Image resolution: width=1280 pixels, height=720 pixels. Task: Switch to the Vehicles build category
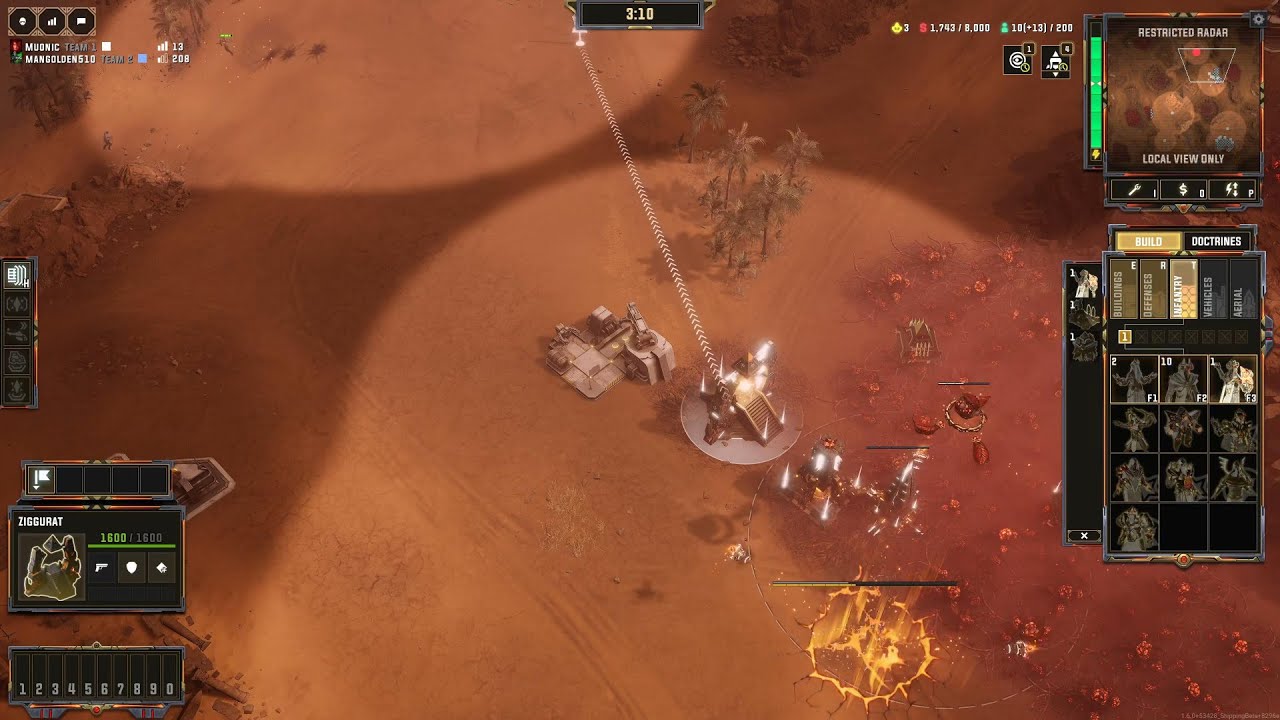(x=1212, y=290)
